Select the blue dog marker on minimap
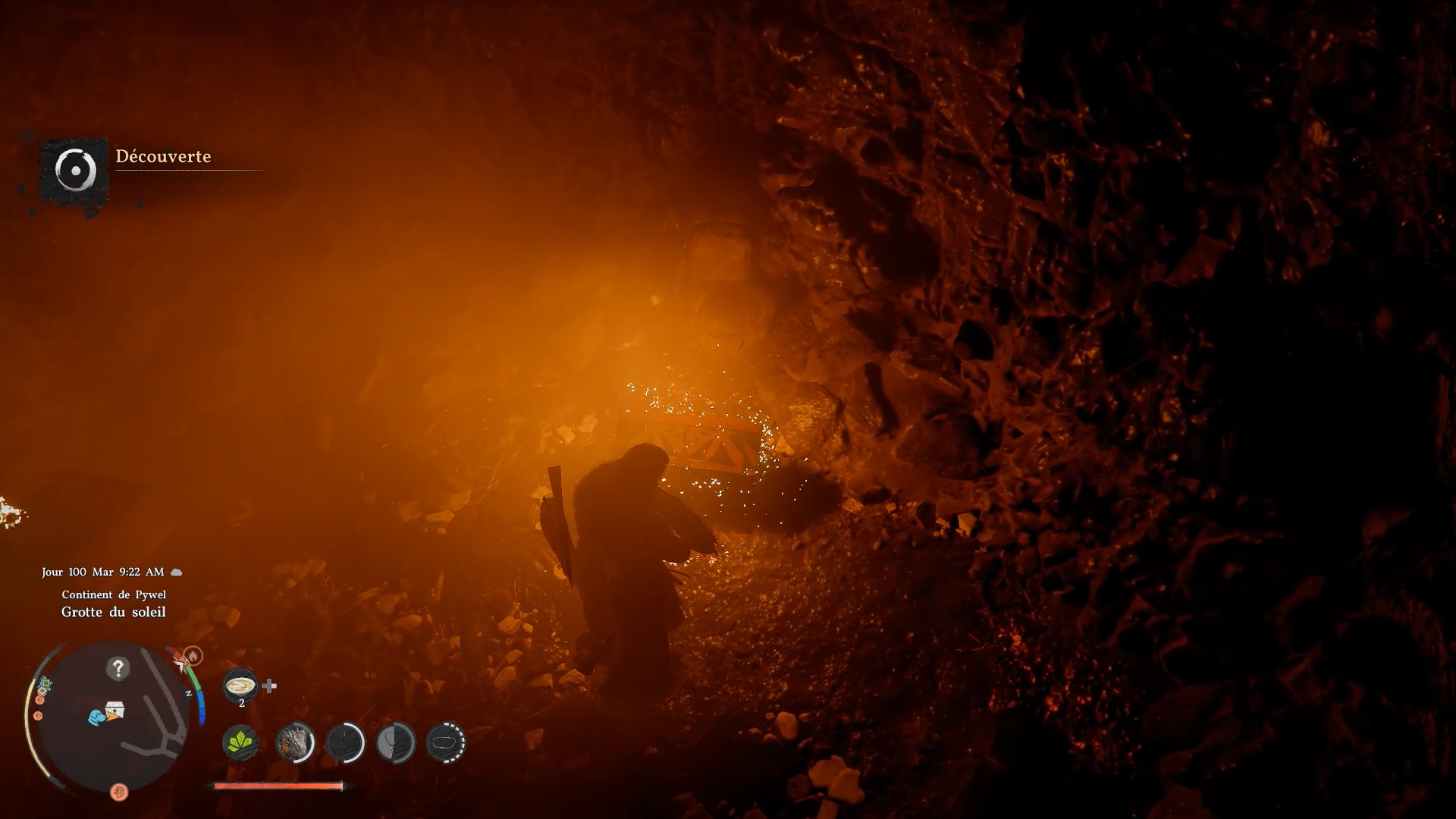This screenshot has height=819, width=1456. point(96,717)
